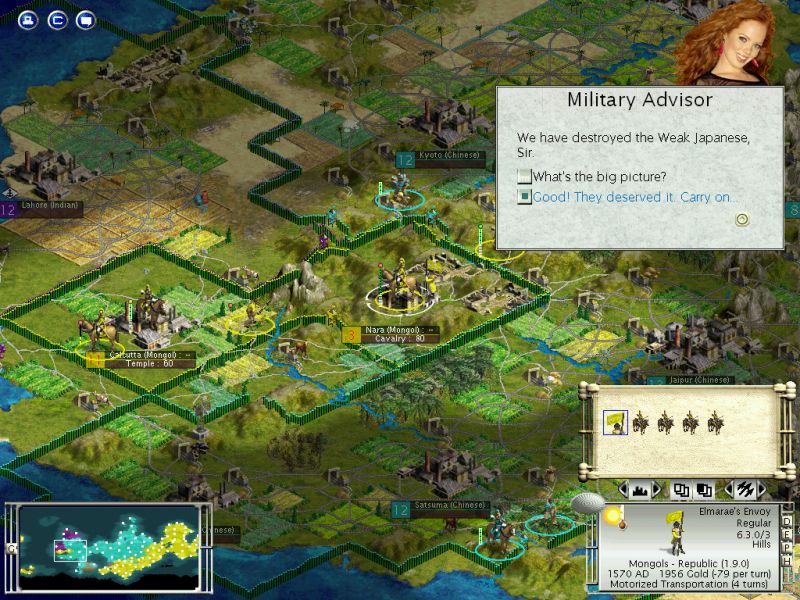Click the city skyline icon below the unit box
Viewport: 800px width, 600px height.
coord(640,490)
